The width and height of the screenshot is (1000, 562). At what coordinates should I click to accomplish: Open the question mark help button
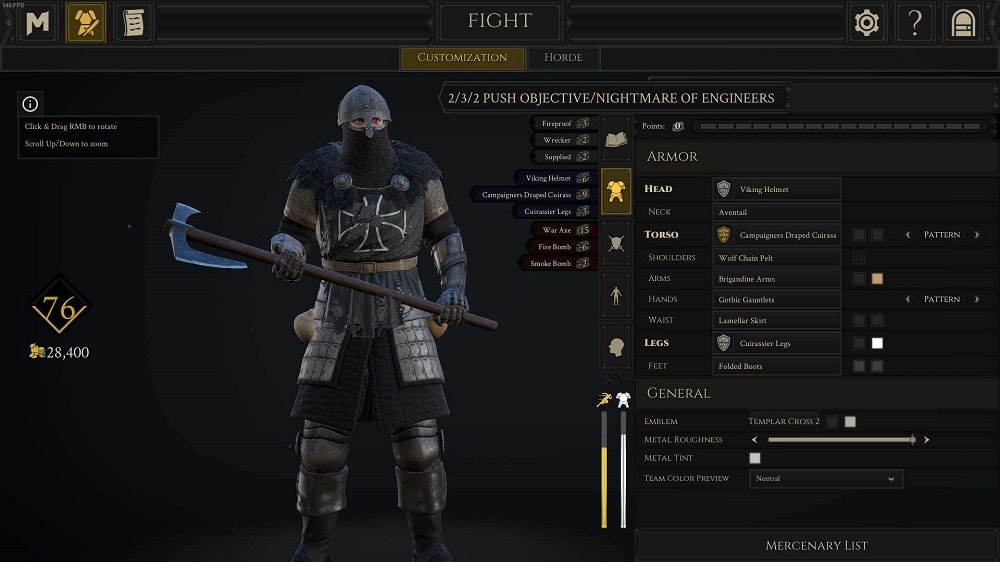914,23
